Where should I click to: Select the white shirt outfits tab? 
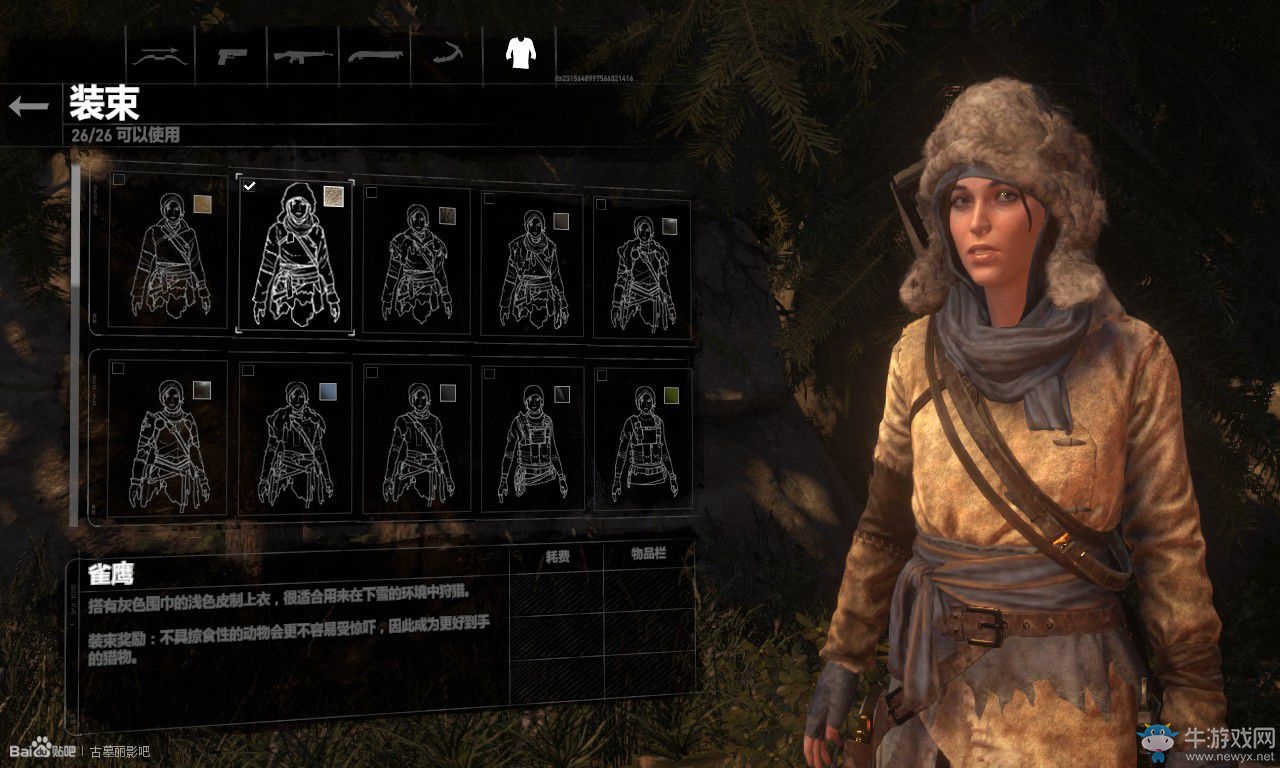[519, 53]
